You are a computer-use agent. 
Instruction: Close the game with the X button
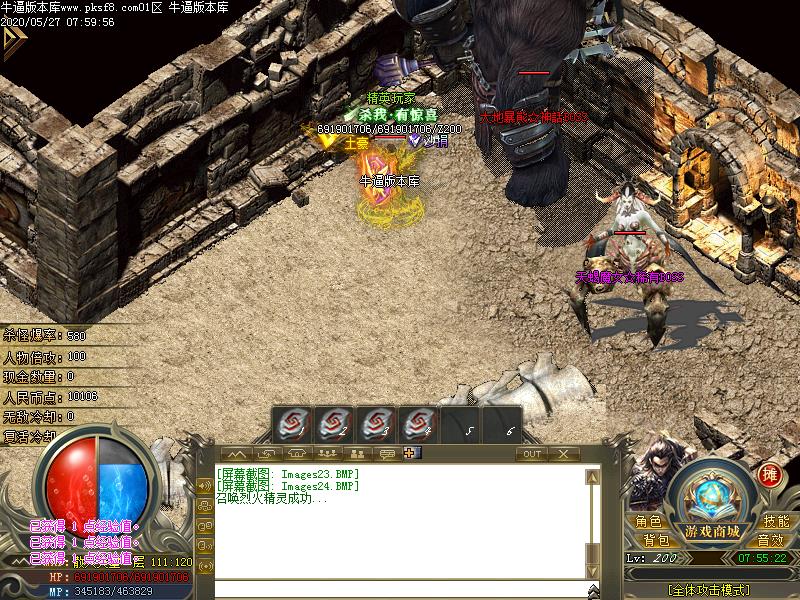coord(564,454)
